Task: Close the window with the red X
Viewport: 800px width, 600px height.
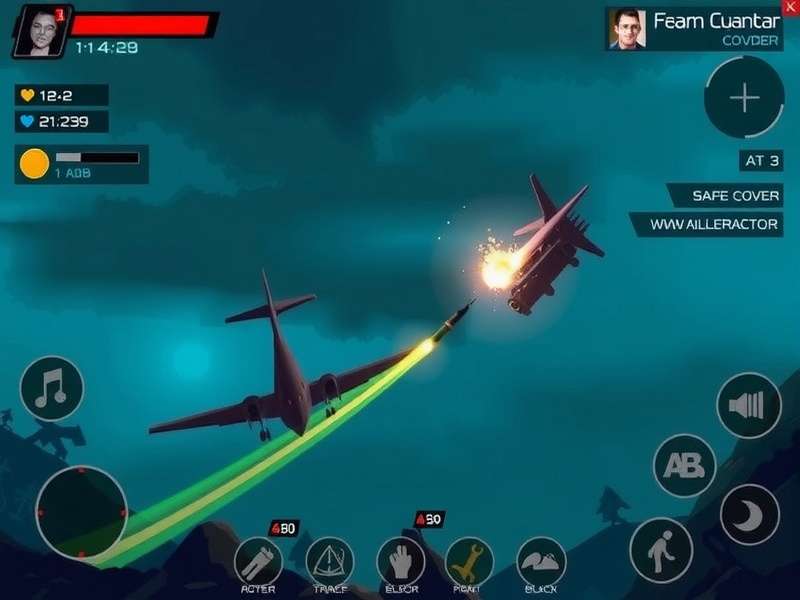Action: click(792, 7)
